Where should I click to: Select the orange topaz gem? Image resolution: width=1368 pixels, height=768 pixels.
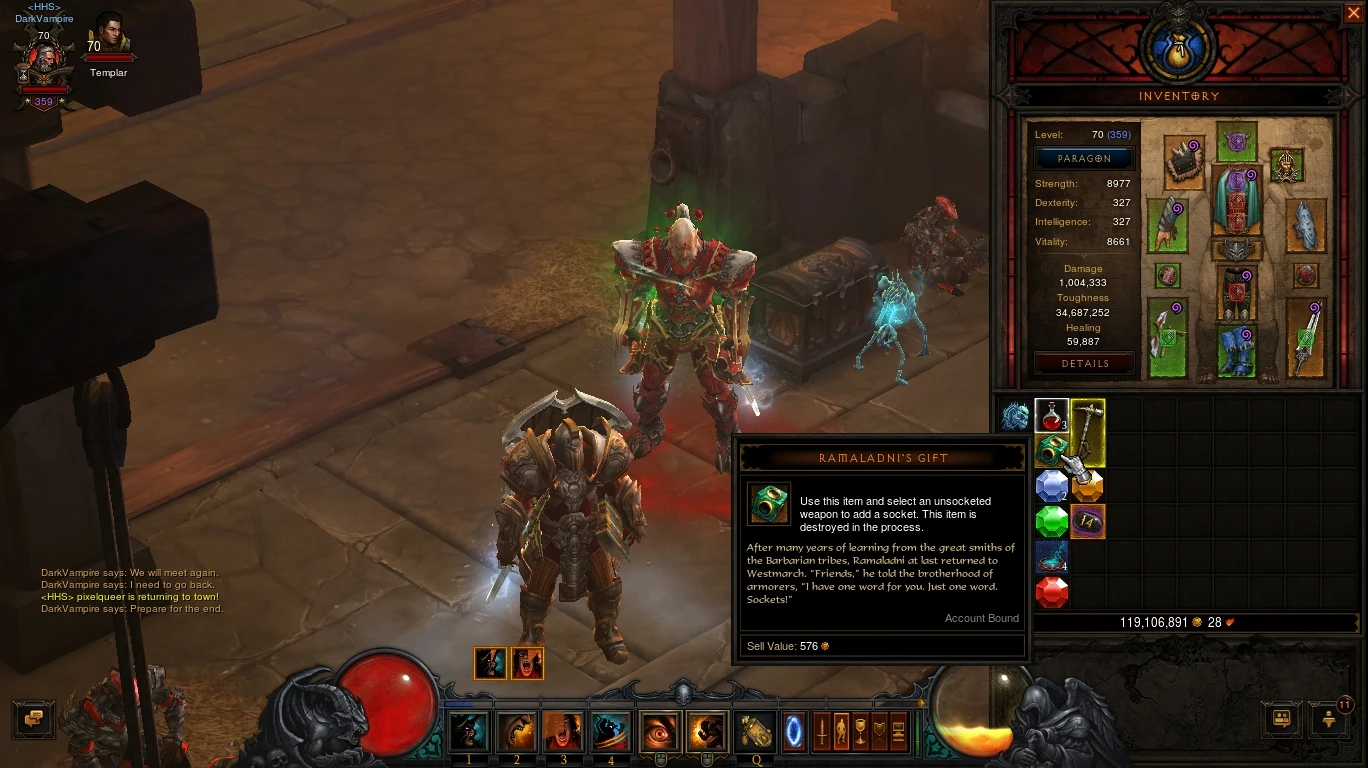1088,486
